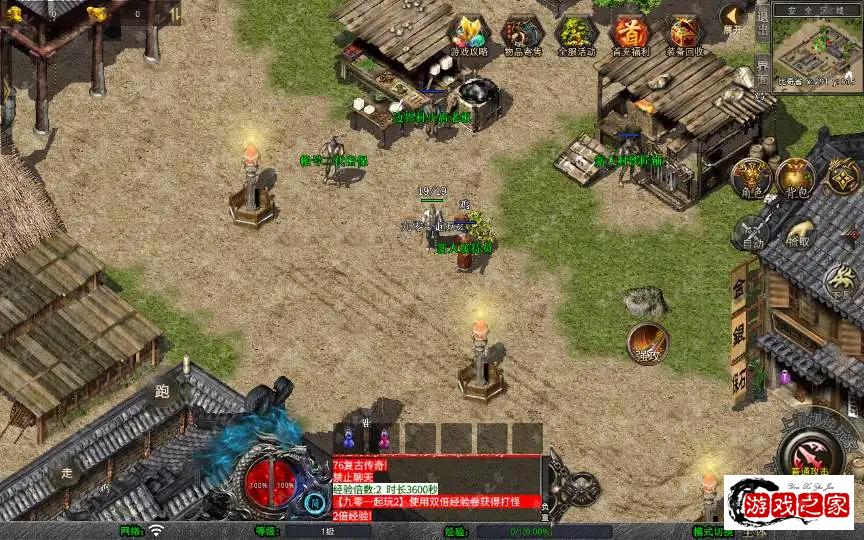864x540 pixels.
Task: Use the red potion in the hotbar
Action: point(383,438)
